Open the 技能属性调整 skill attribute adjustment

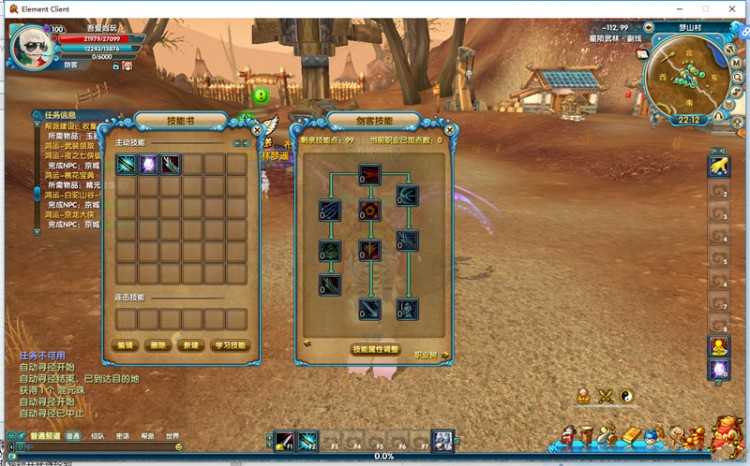[x=376, y=350]
